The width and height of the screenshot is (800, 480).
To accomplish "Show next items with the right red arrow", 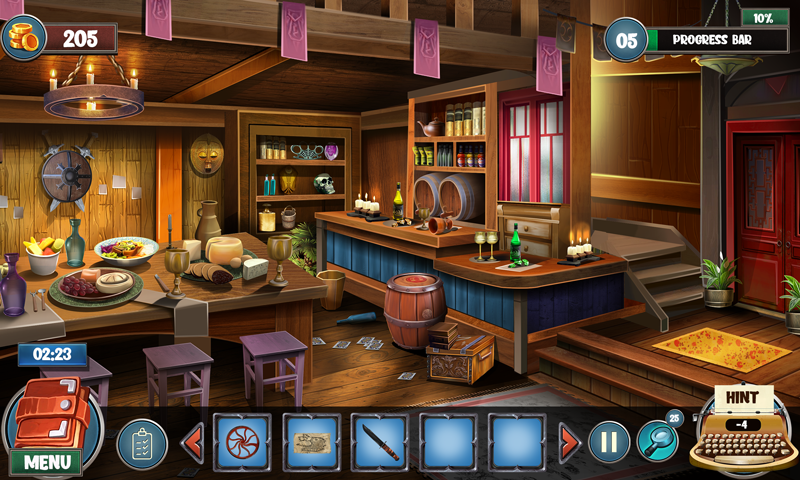I will coord(569,441).
